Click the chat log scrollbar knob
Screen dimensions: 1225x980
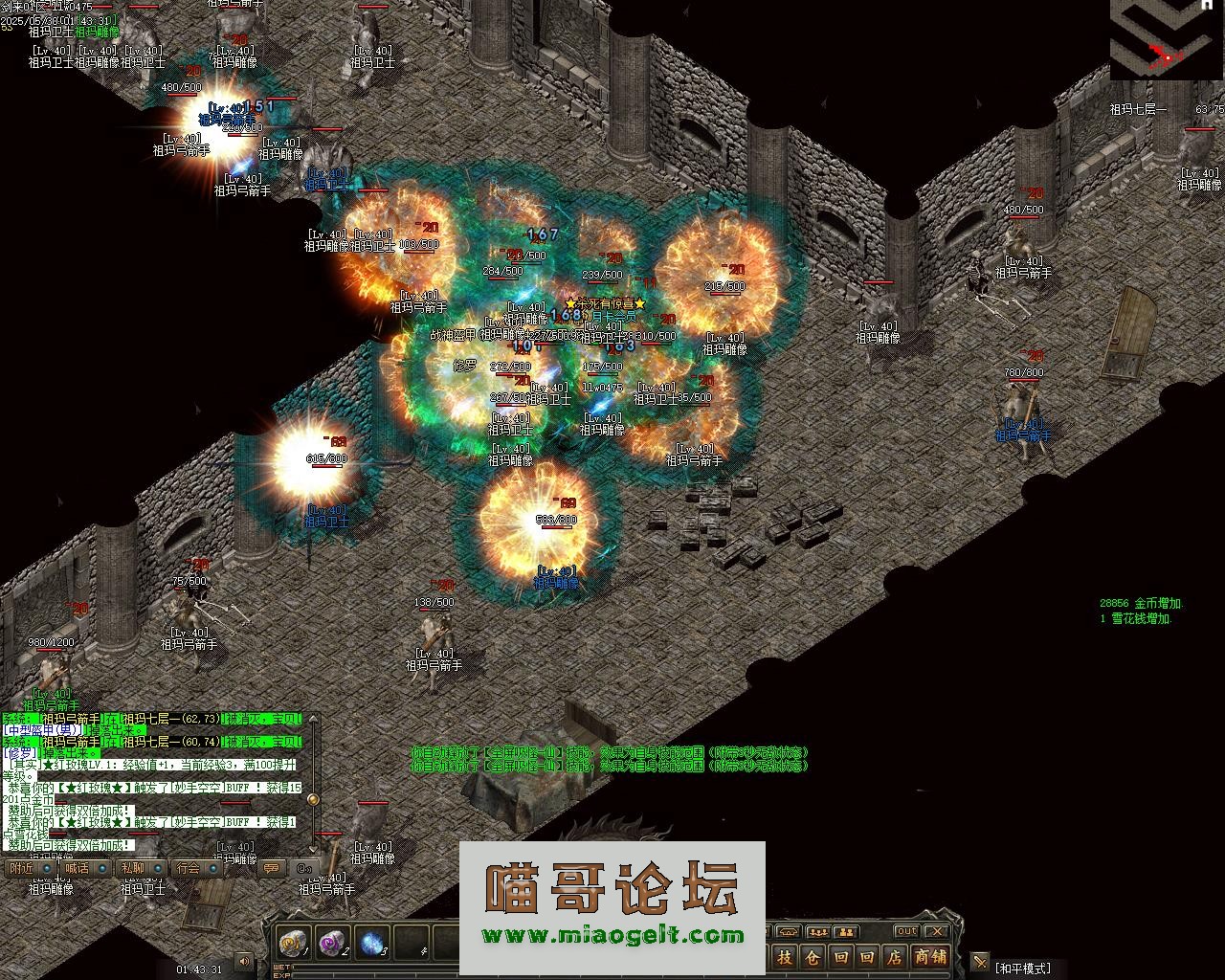tap(312, 799)
